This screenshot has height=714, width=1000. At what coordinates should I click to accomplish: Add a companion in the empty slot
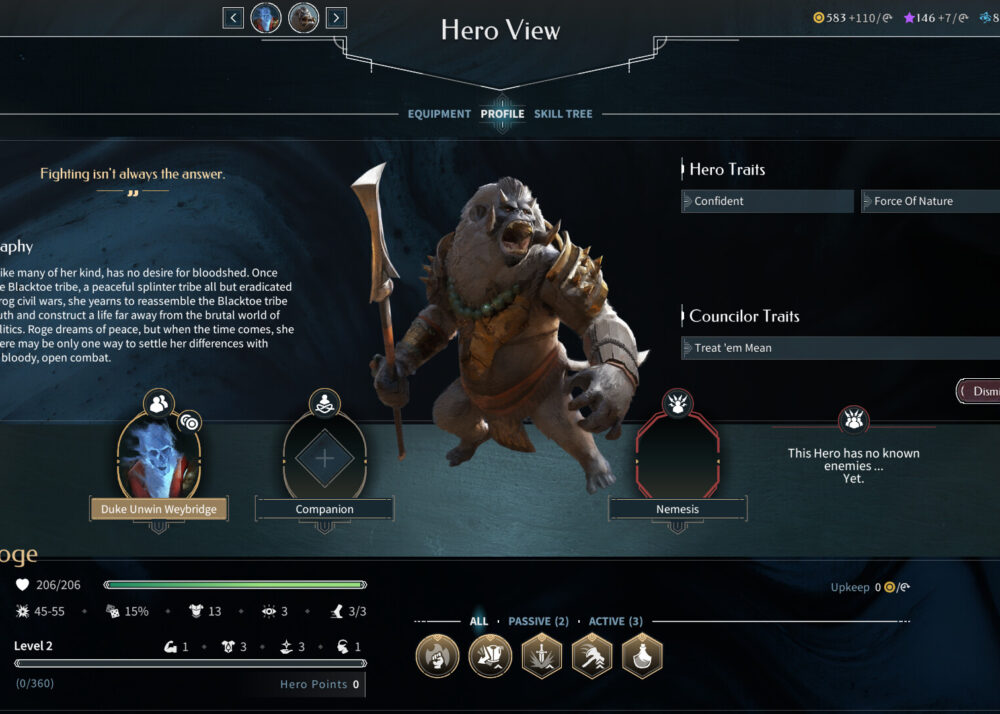[x=324, y=458]
